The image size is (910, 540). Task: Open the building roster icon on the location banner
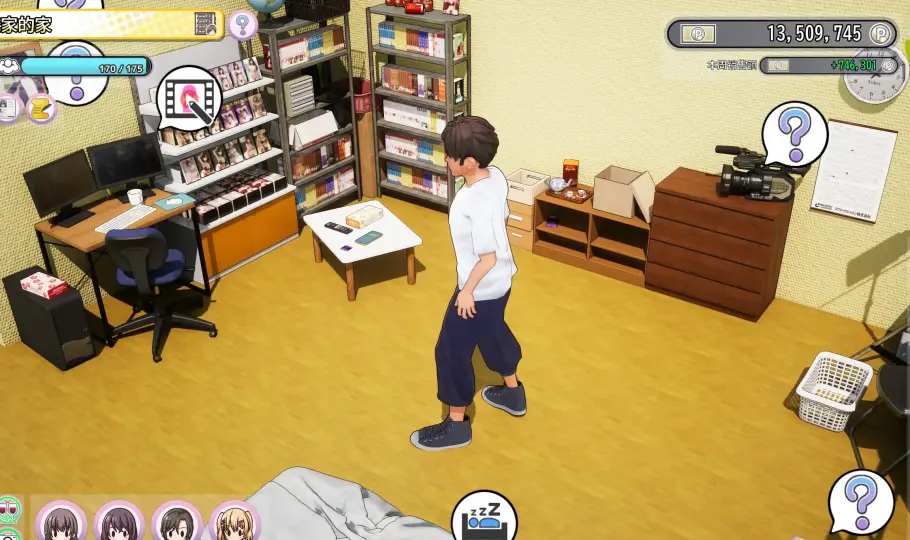coord(205,24)
